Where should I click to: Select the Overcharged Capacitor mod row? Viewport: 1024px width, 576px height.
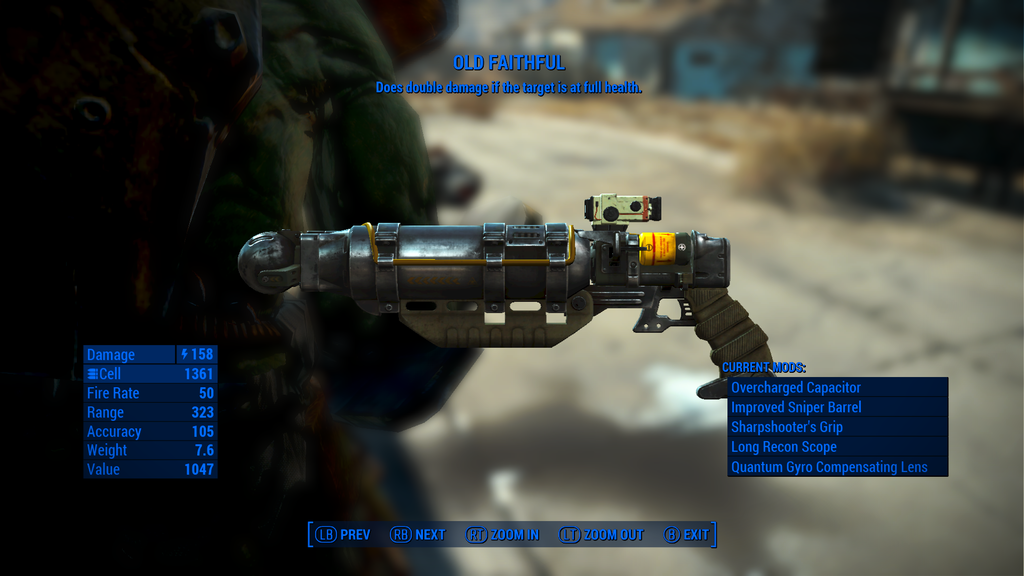(x=837, y=387)
